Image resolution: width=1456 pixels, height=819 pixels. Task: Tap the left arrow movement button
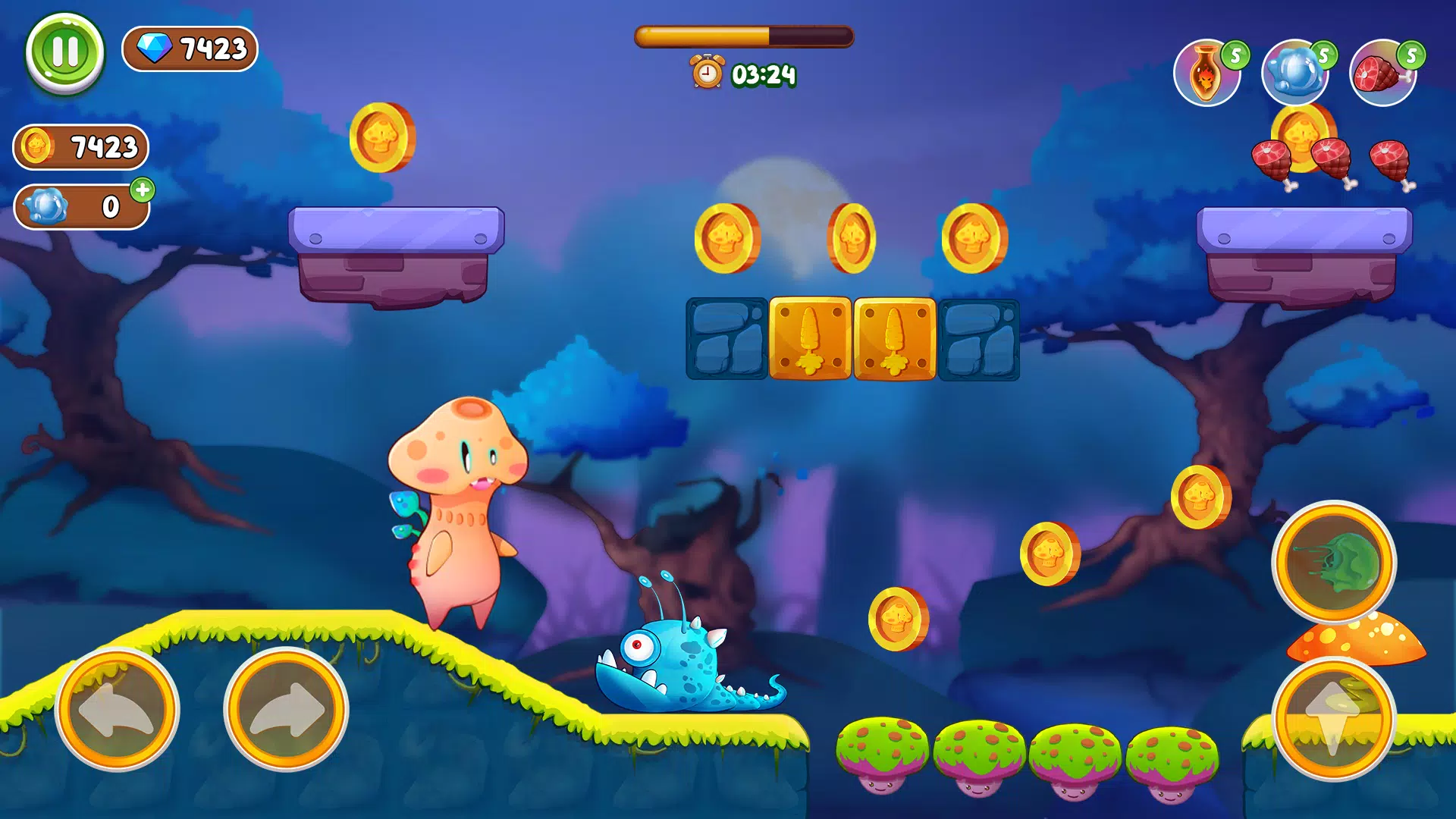click(x=117, y=710)
